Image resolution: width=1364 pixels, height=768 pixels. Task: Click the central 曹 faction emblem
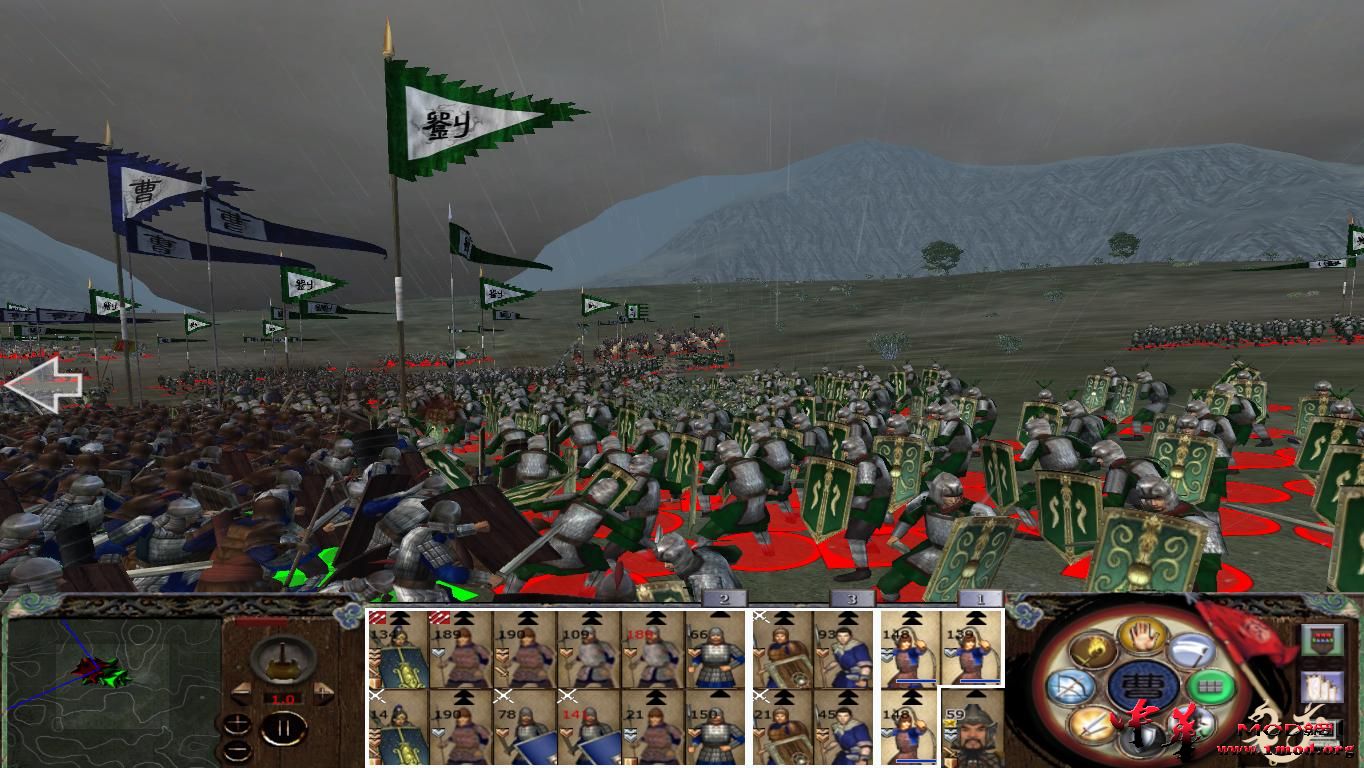[1141, 685]
